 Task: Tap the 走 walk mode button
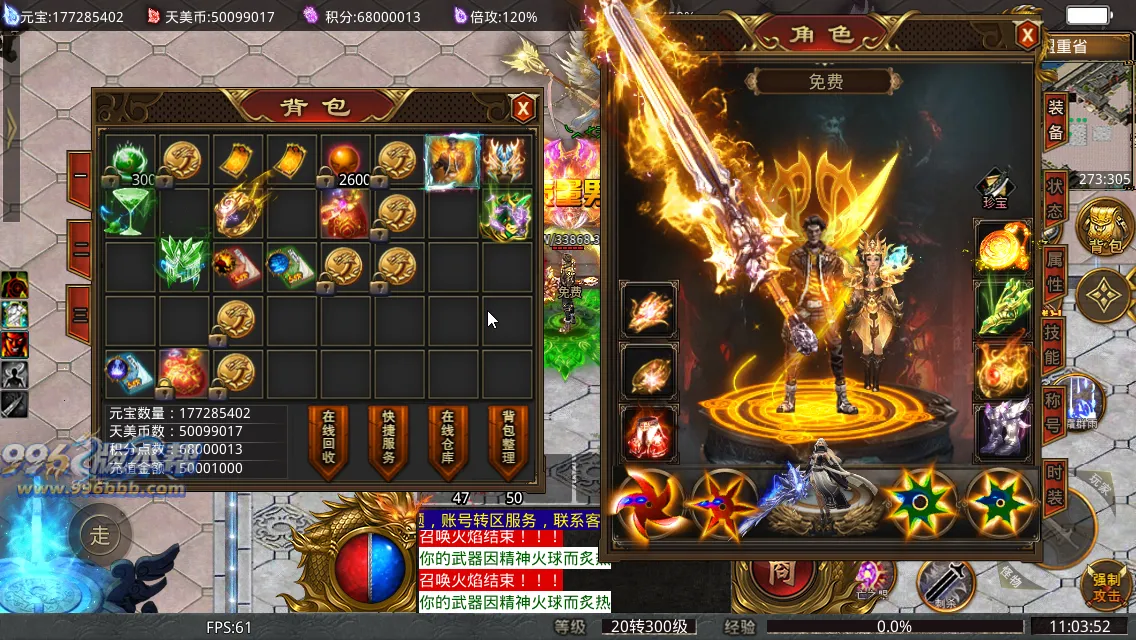(101, 535)
